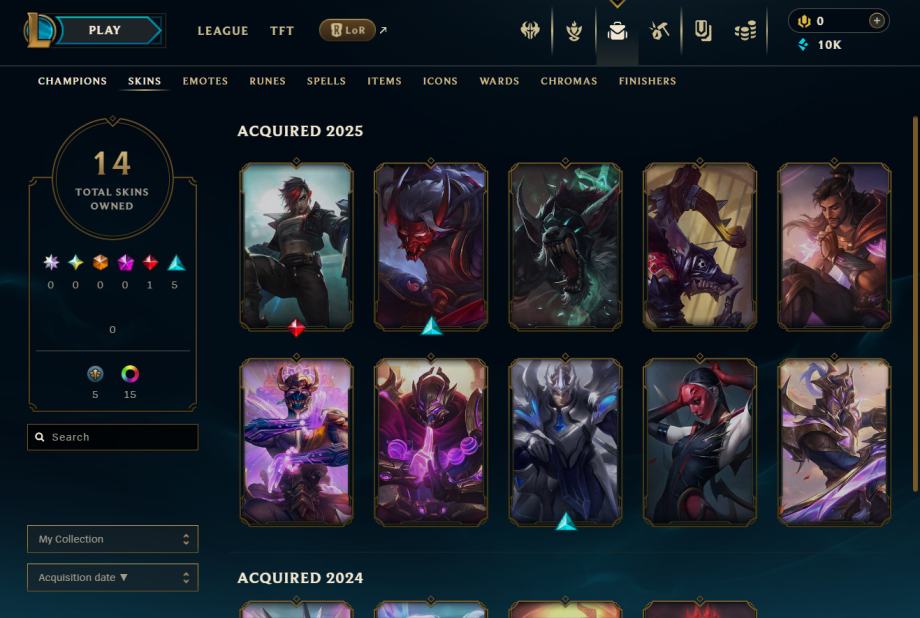Viewport: 920px width, 618px height.
Task: Choose the snarling dark wolf skin card
Action: point(565,246)
